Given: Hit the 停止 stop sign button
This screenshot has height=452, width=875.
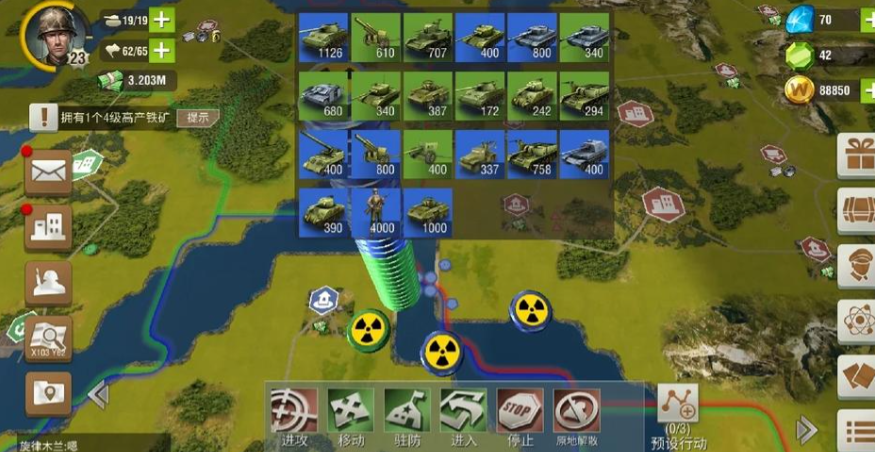Looking at the screenshot, I should [x=520, y=410].
